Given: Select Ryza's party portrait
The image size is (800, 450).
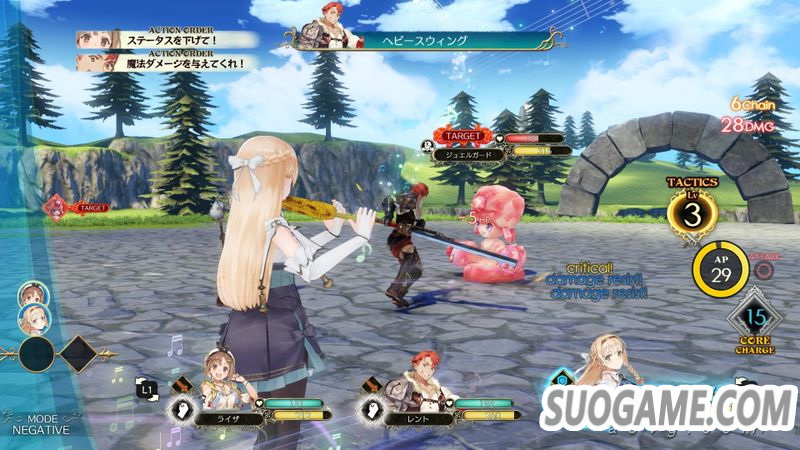Looking at the screenshot, I should click(219, 369).
